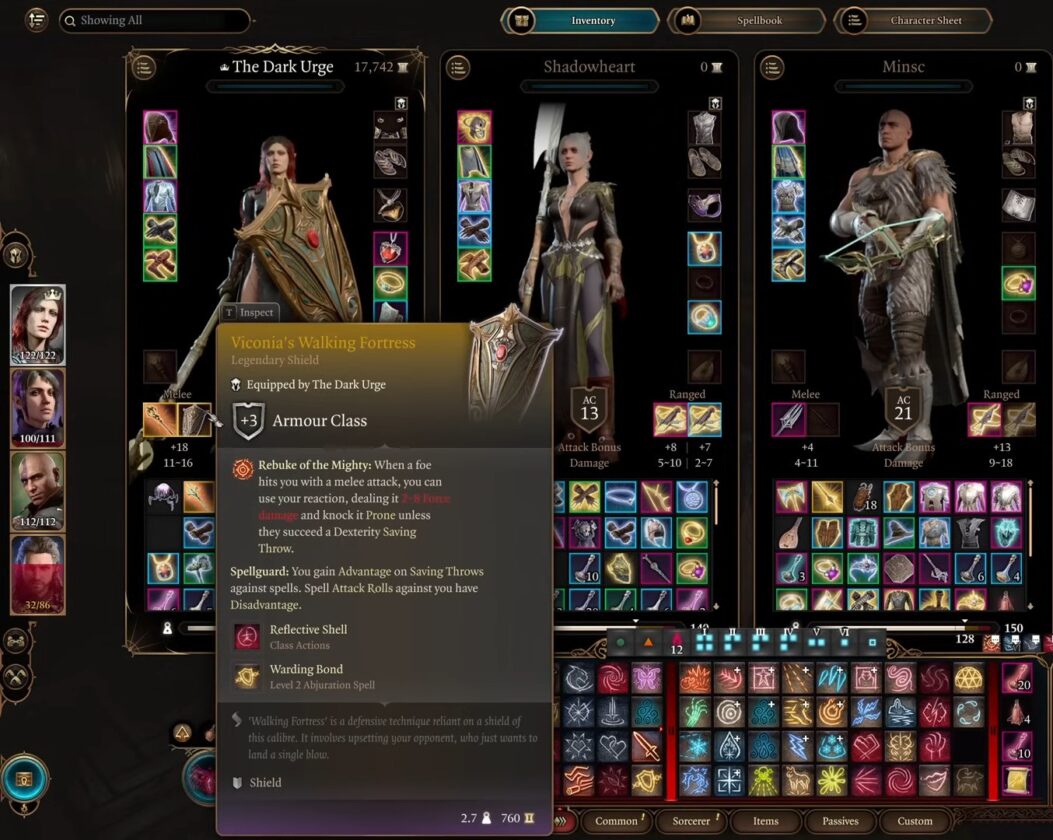The image size is (1053, 840).
Task: Select The Dark Urge's helmet slot
Action: (x=160, y=128)
